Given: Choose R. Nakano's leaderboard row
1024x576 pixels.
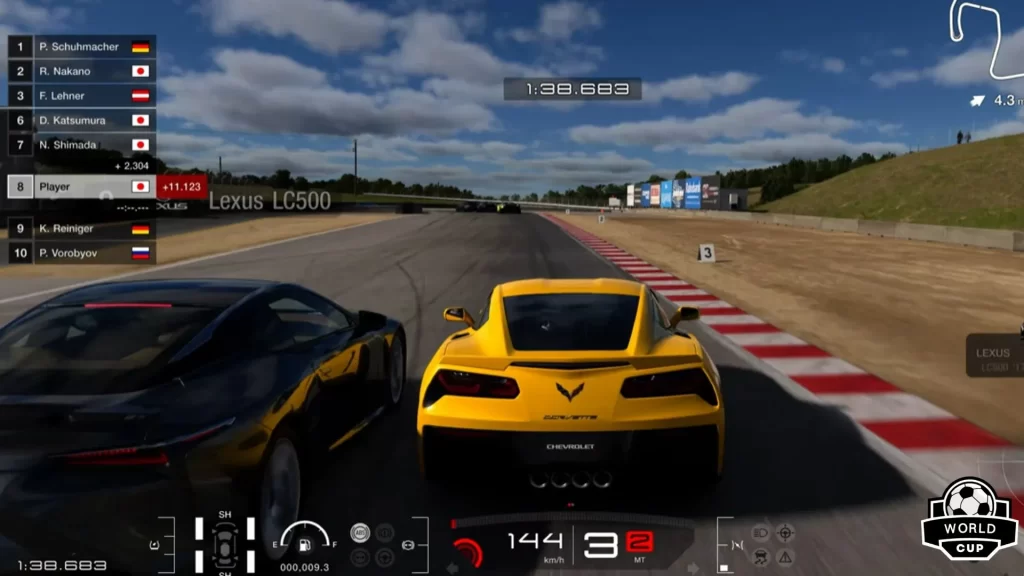Looking at the screenshot, I should pos(82,71).
